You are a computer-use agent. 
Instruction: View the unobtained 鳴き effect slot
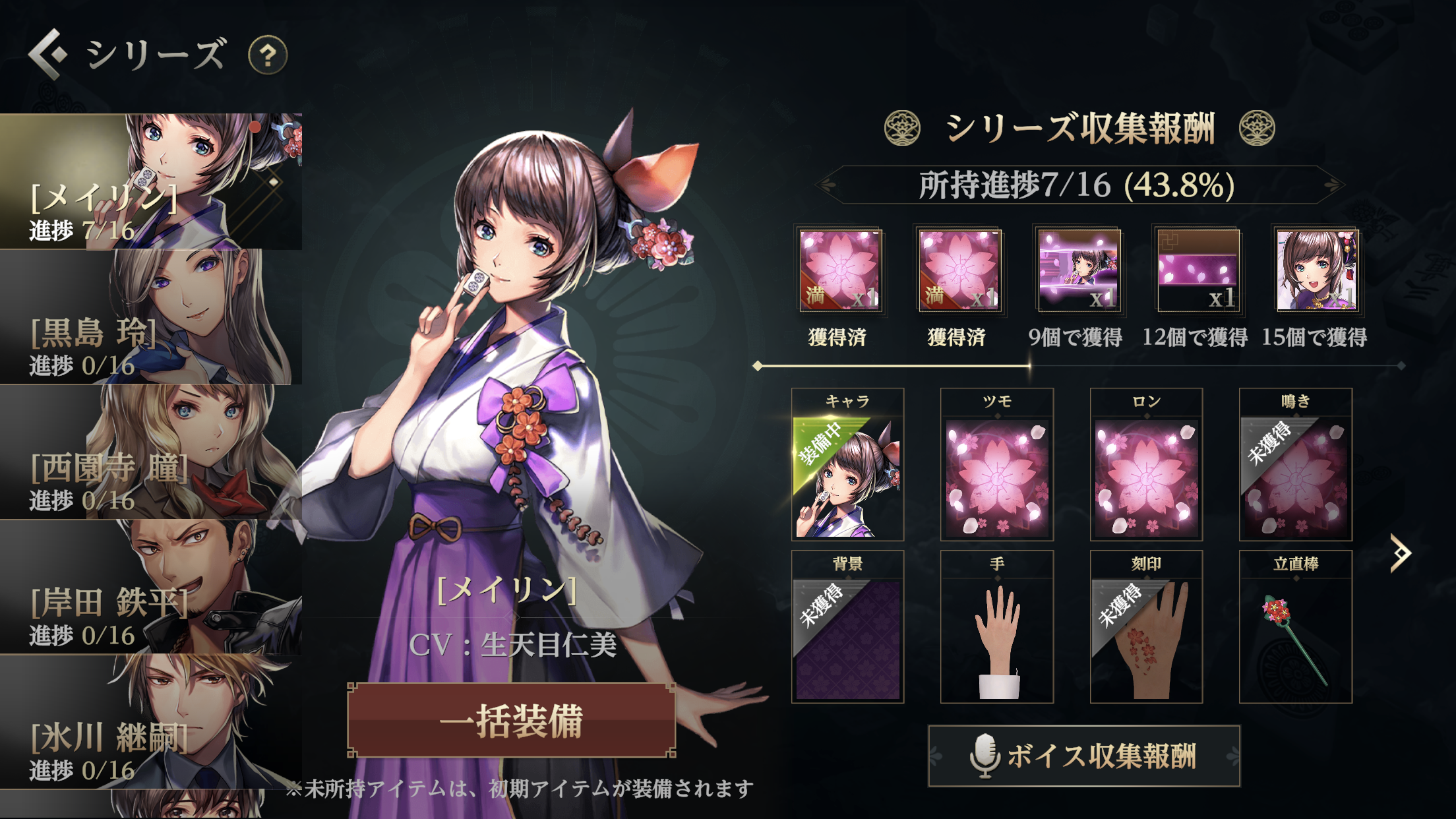pyautogui.click(x=1295, y=465)
